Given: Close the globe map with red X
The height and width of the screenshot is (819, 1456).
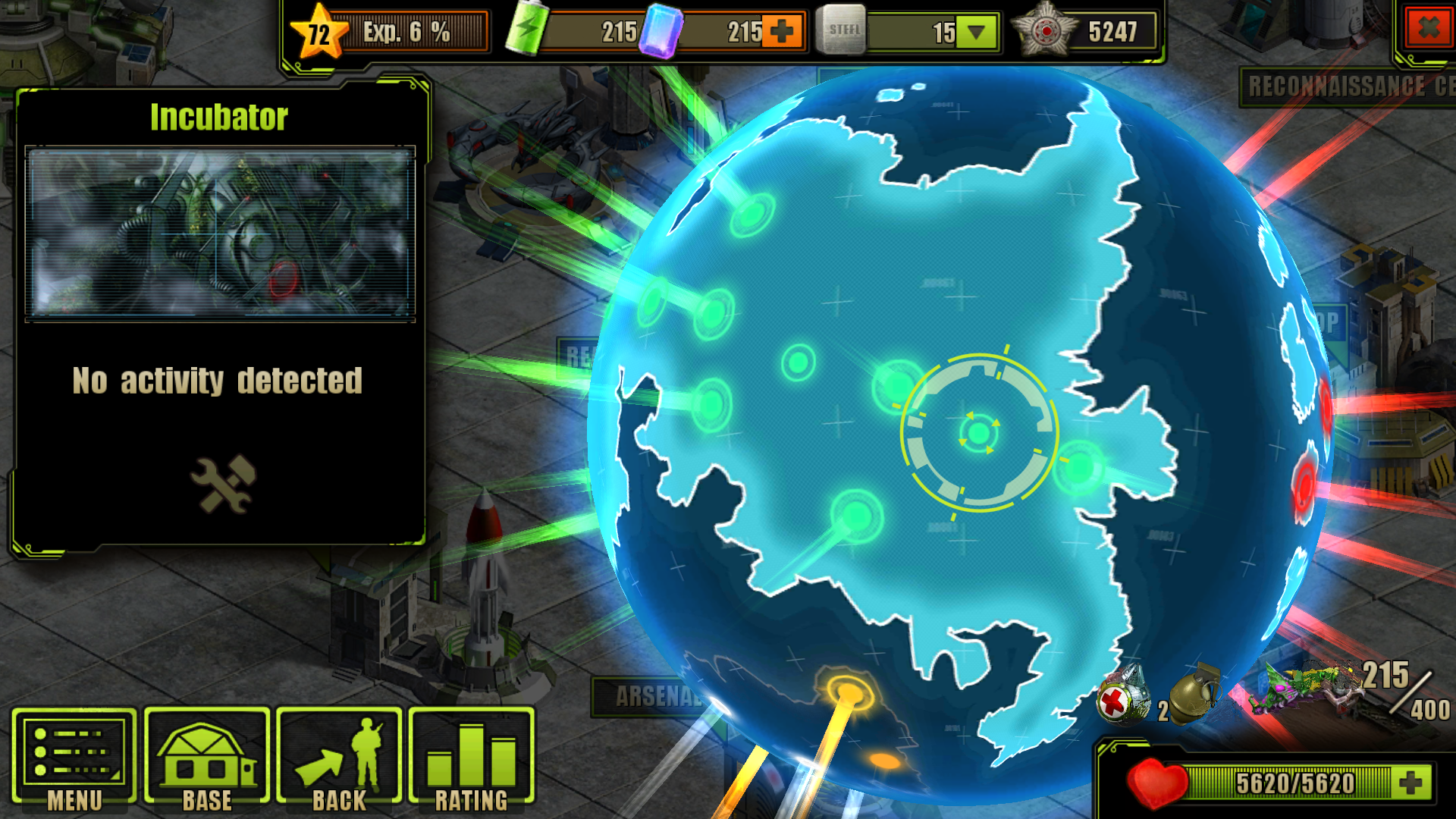Looking at the screenshot, I should pyautogui.click(x=1427, y=30).
